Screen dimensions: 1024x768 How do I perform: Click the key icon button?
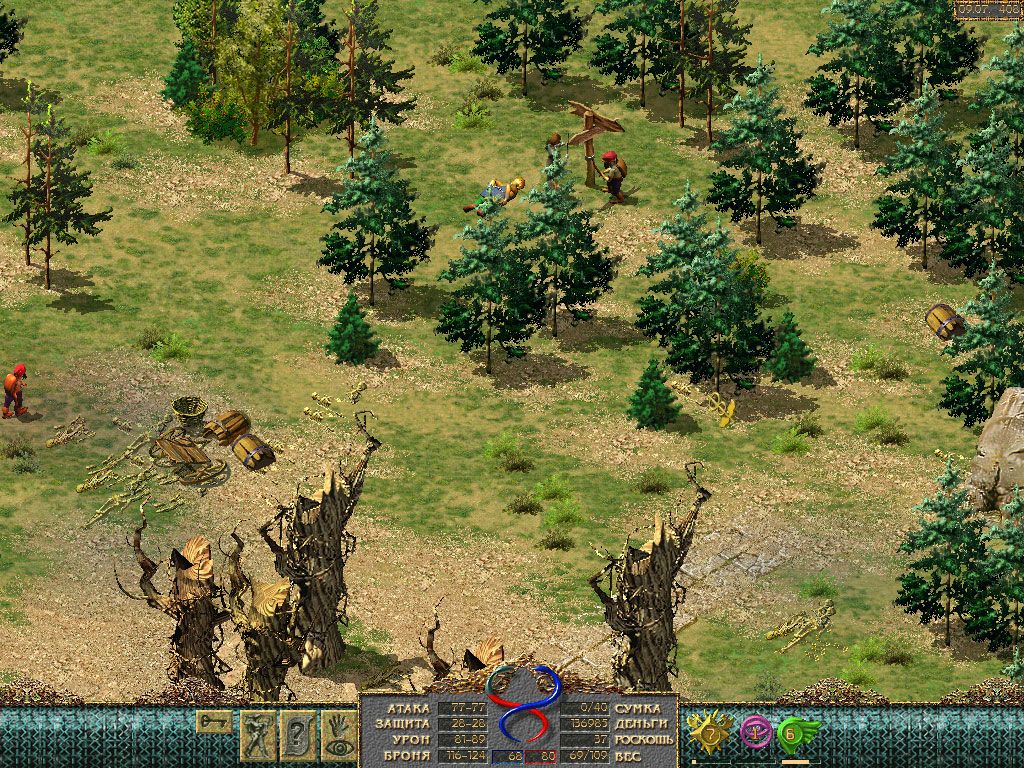pyautogui.click(x=214, y=721)
